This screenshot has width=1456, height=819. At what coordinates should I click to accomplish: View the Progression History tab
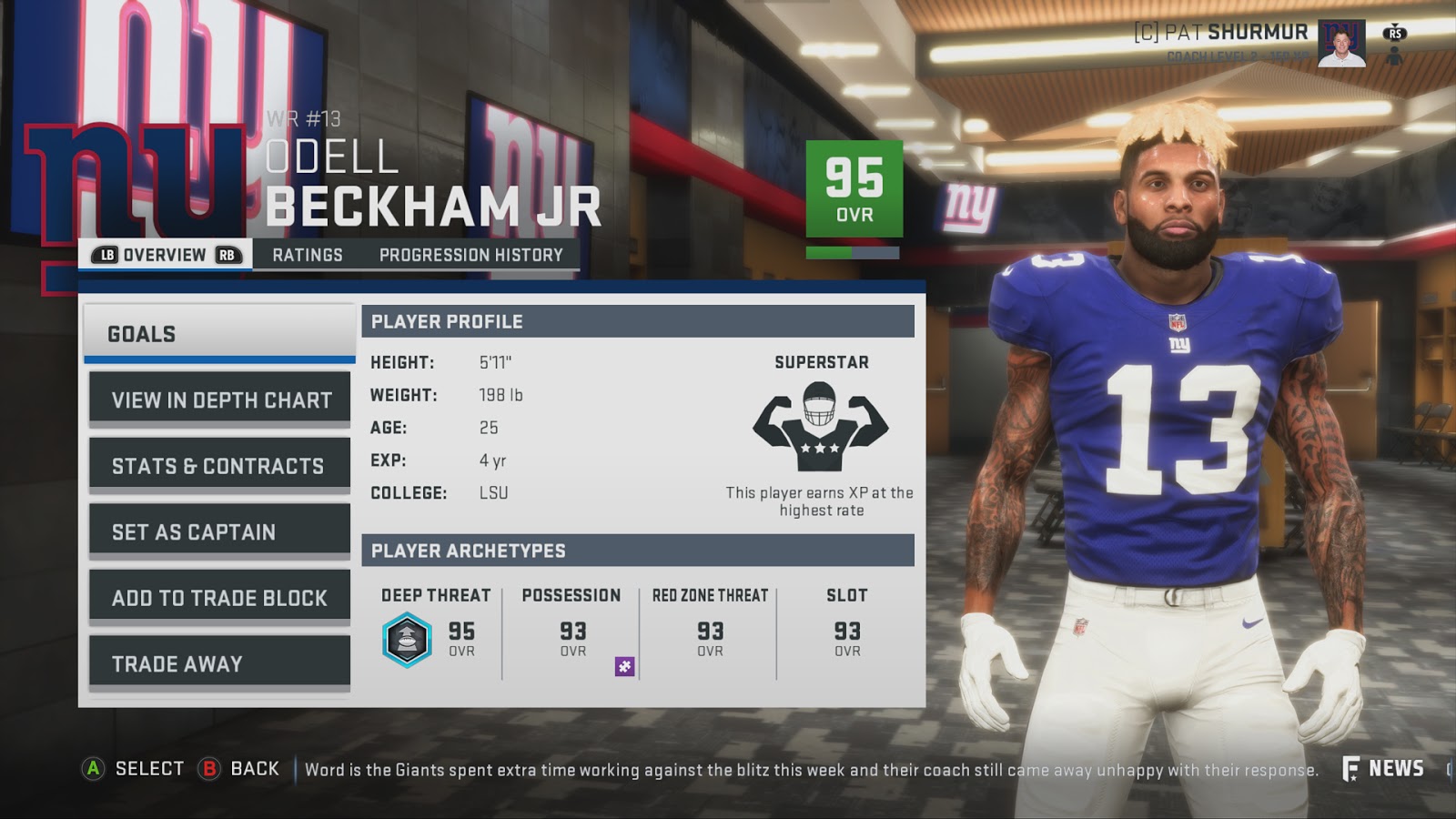[x=471, y=256]
